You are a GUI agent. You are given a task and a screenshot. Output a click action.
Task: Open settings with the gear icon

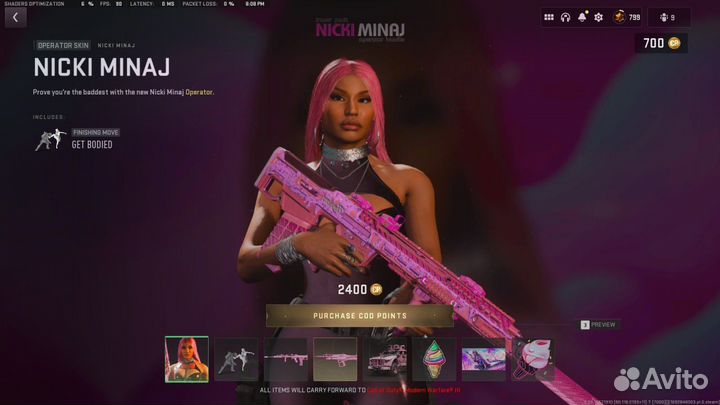[599, 17]
